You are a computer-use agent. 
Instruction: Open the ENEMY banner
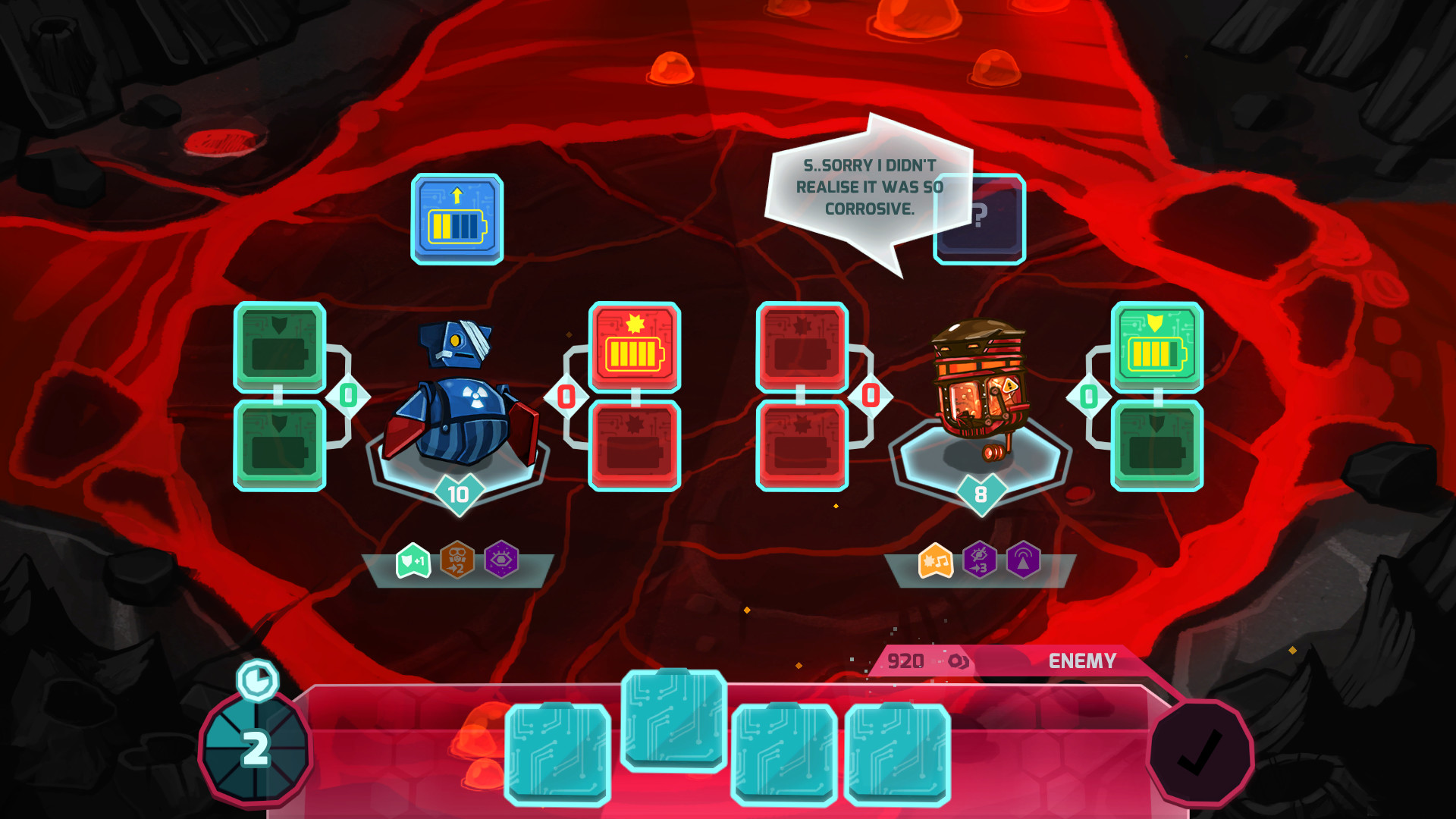[1081, 661]
